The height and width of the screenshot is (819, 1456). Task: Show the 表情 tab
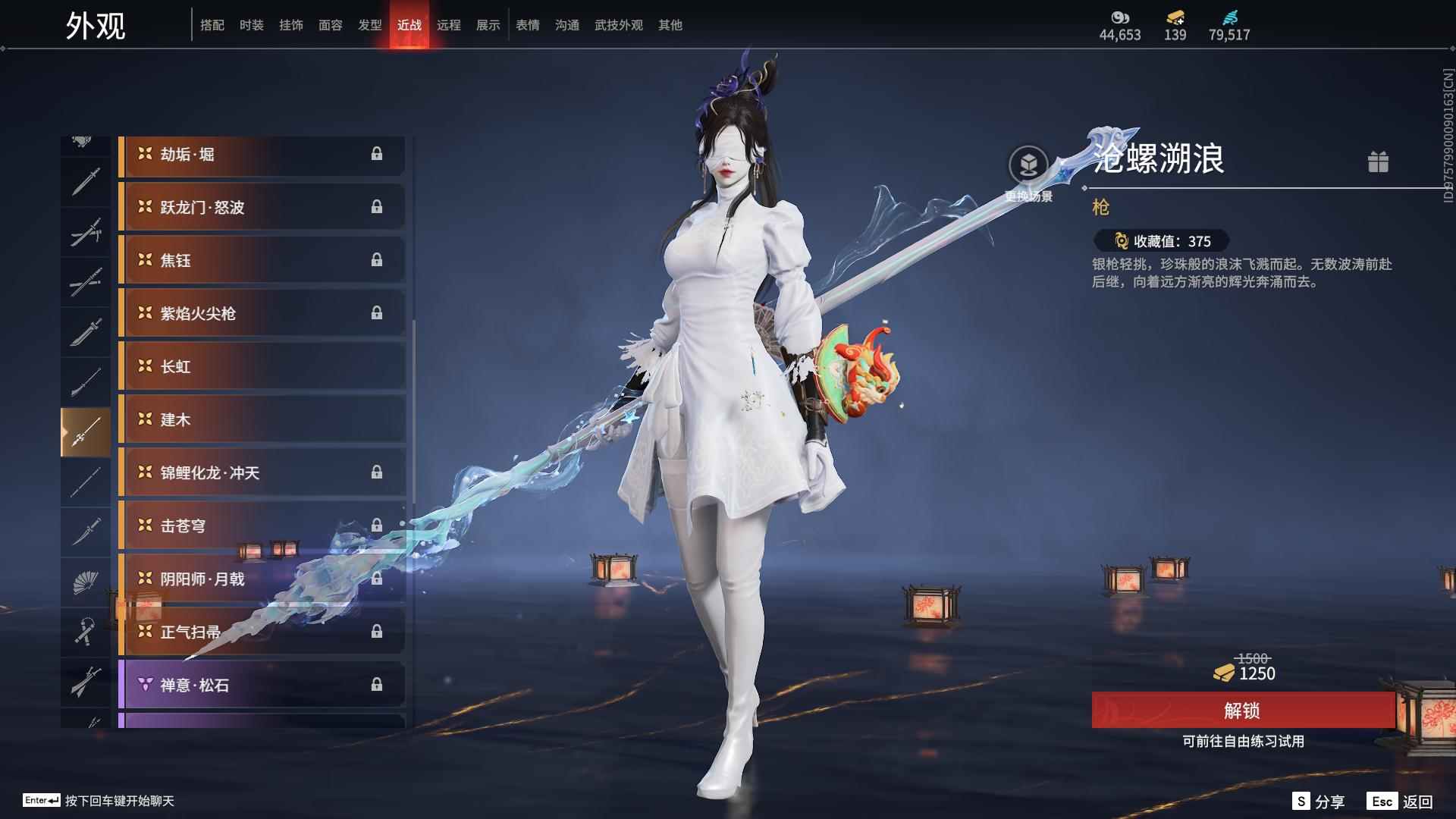tap(527, 25)
